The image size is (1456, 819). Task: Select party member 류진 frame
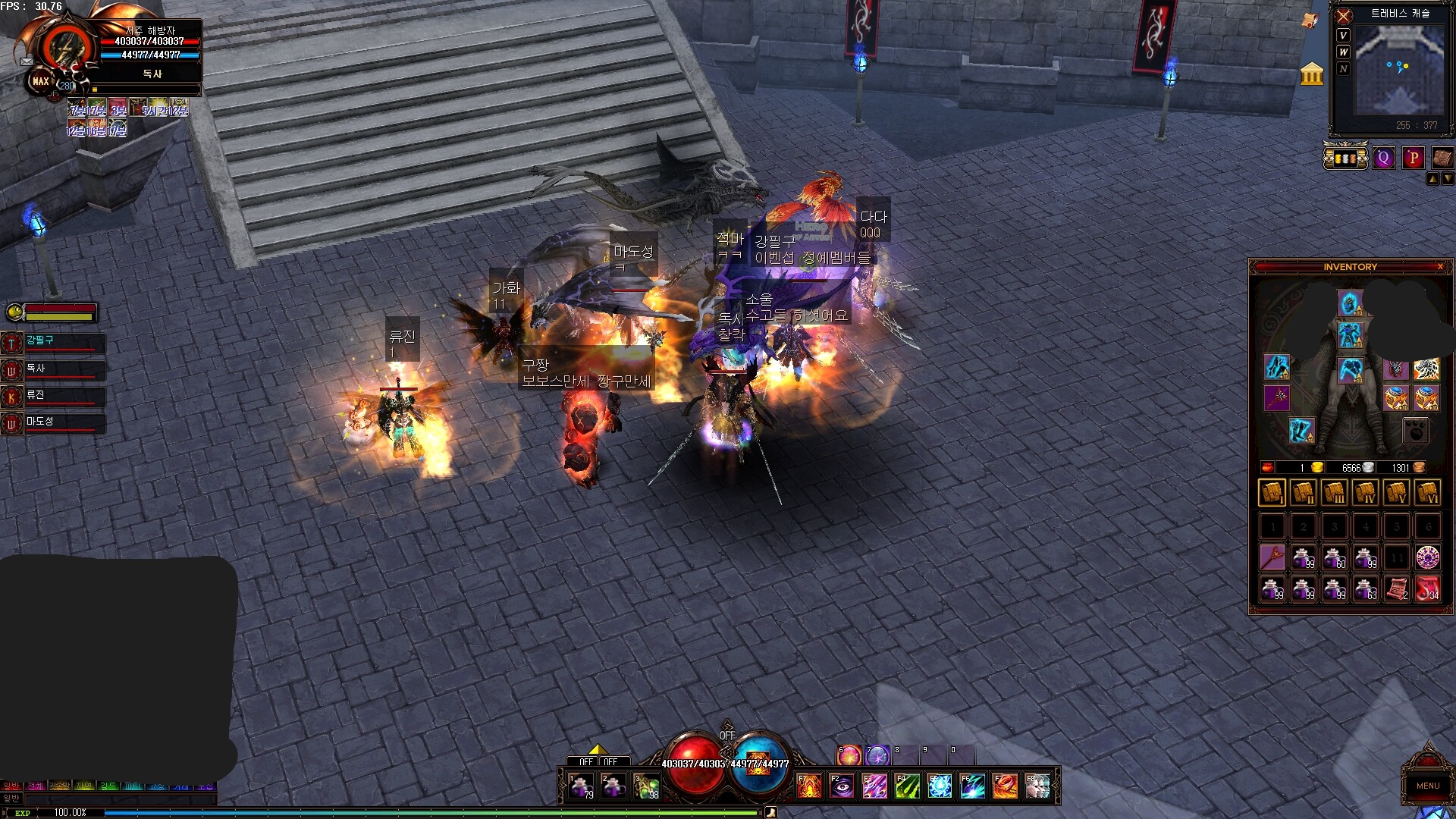pos(53,397)
